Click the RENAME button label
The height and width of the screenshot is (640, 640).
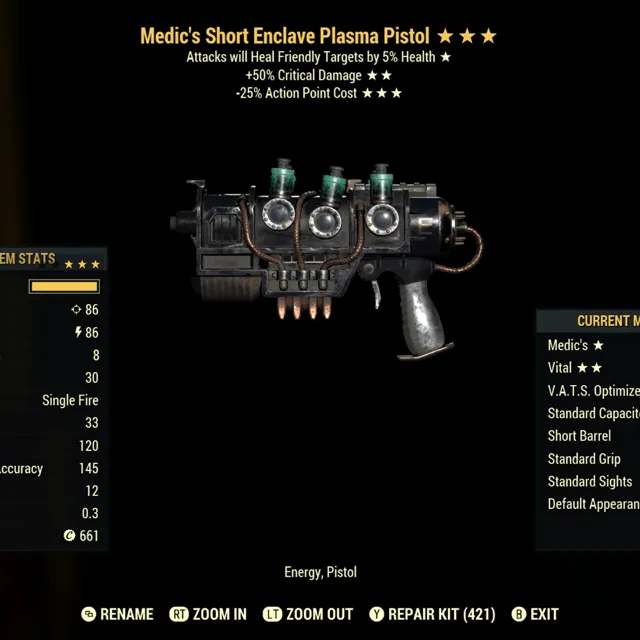[x=127, y=614]
